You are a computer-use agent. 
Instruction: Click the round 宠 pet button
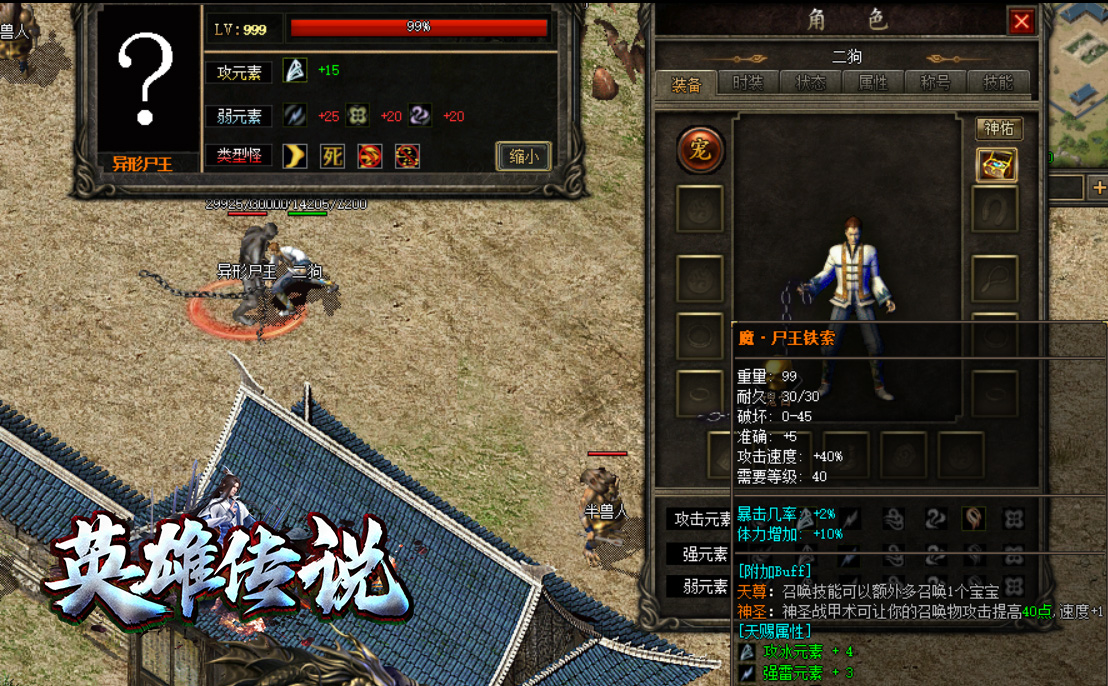700,150
